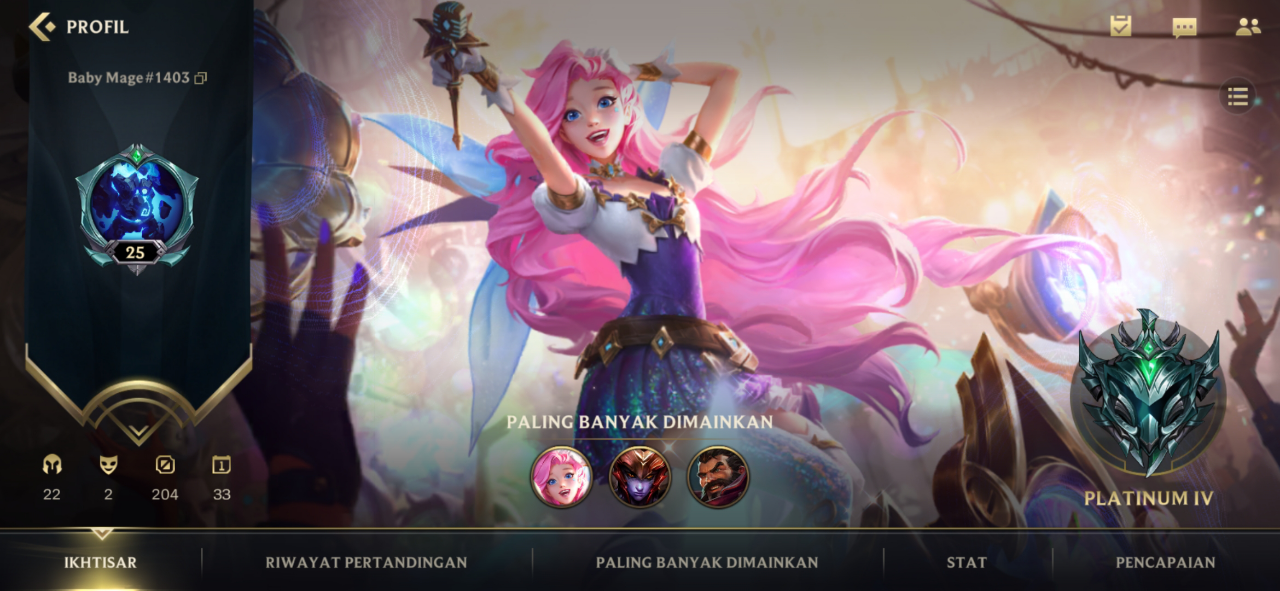Select the bearded Graves champion portrait

[718, 476]
